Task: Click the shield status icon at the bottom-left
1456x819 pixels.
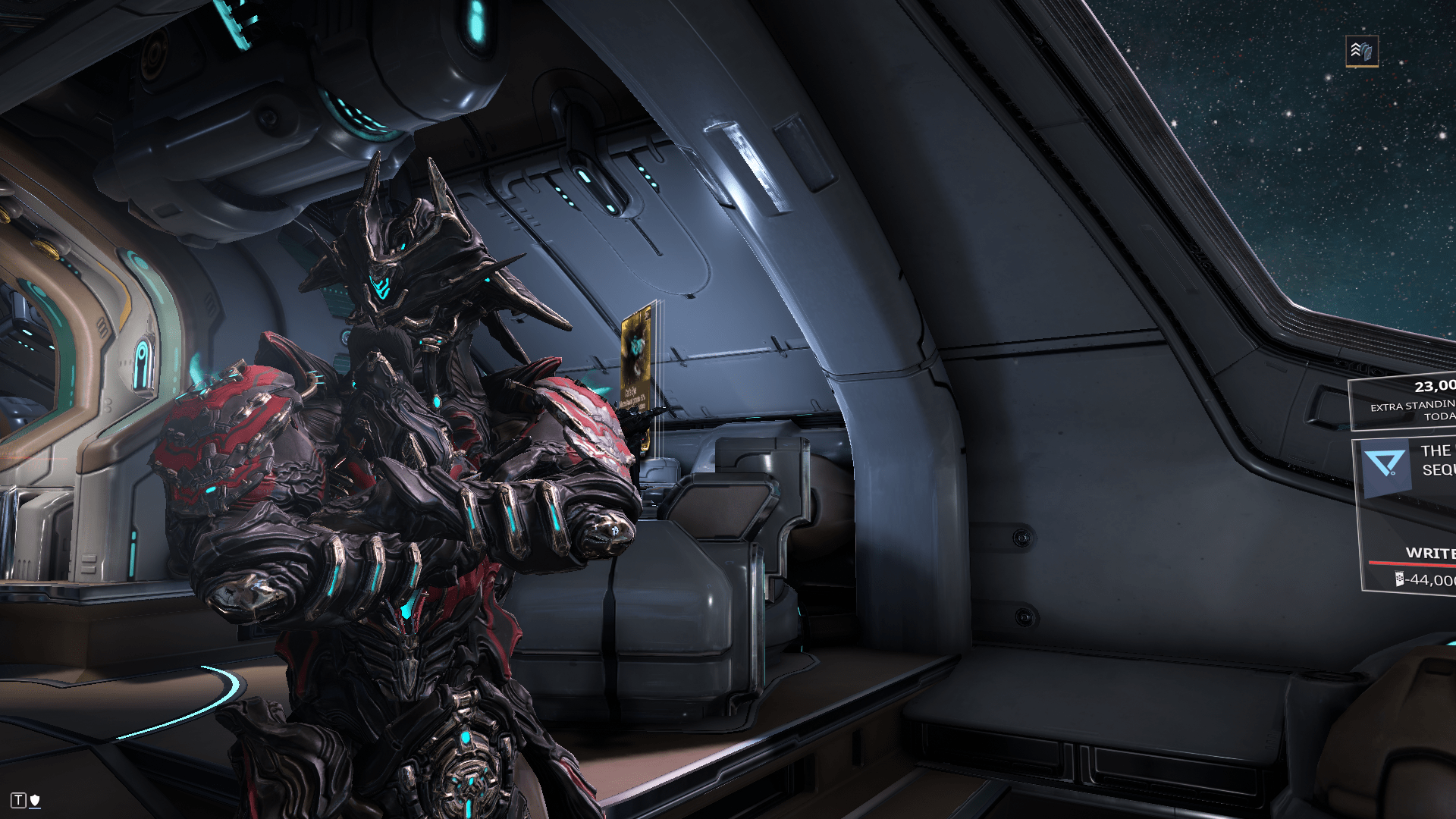Action: coord(34,799)
